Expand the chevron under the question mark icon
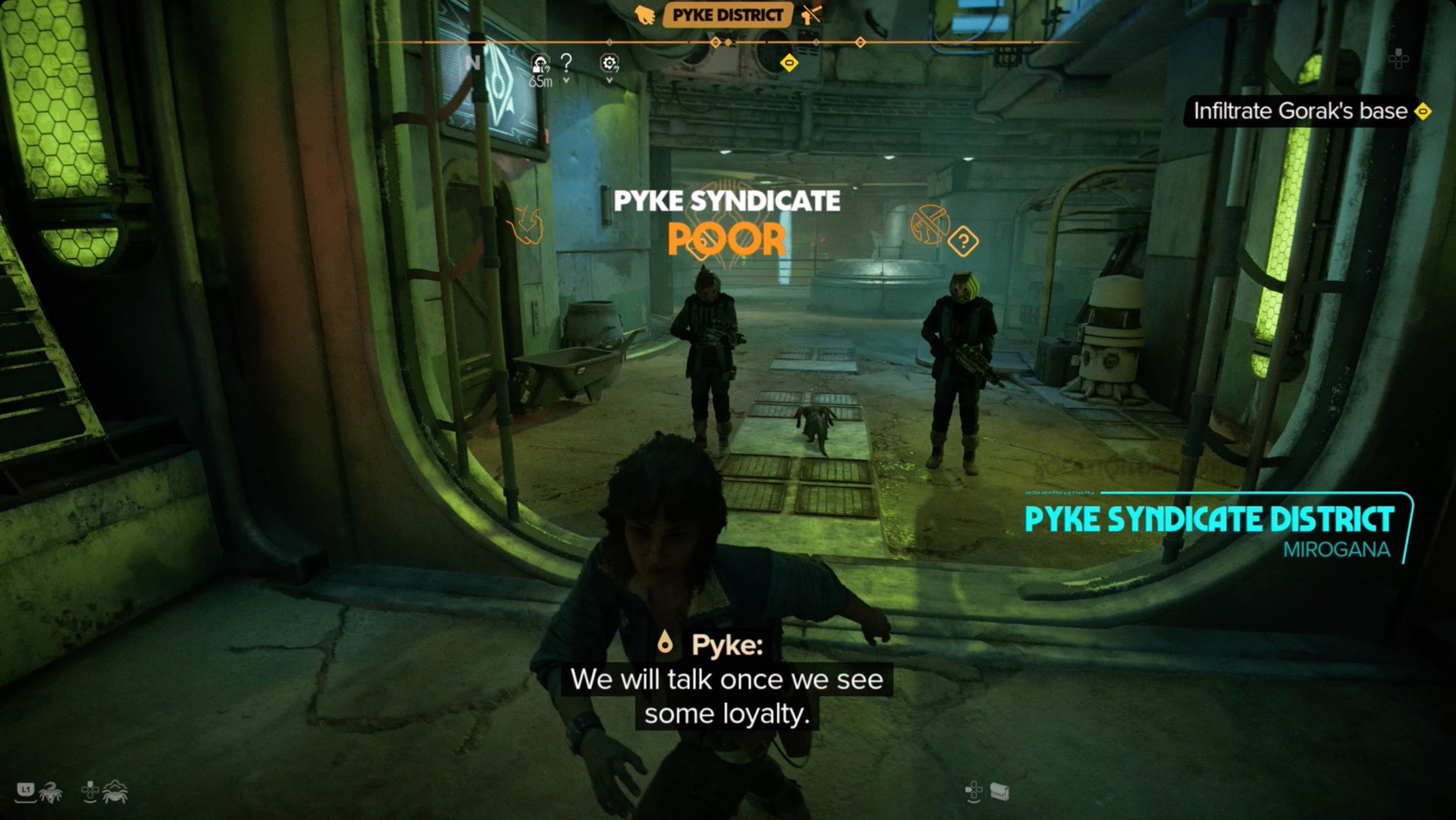The image size is (1456, 820). pos(567,80)
